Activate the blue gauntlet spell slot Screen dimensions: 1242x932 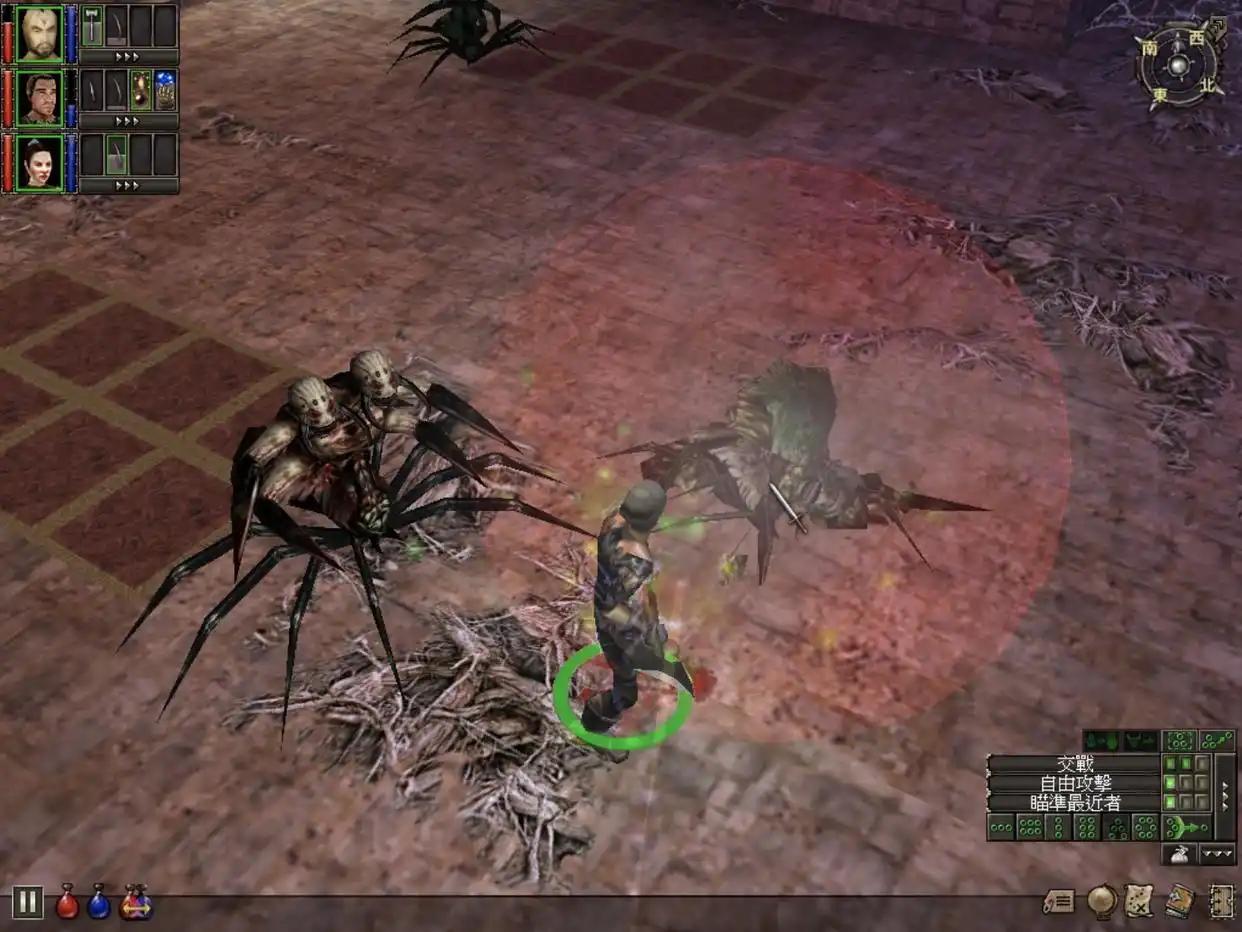point(166,90)
